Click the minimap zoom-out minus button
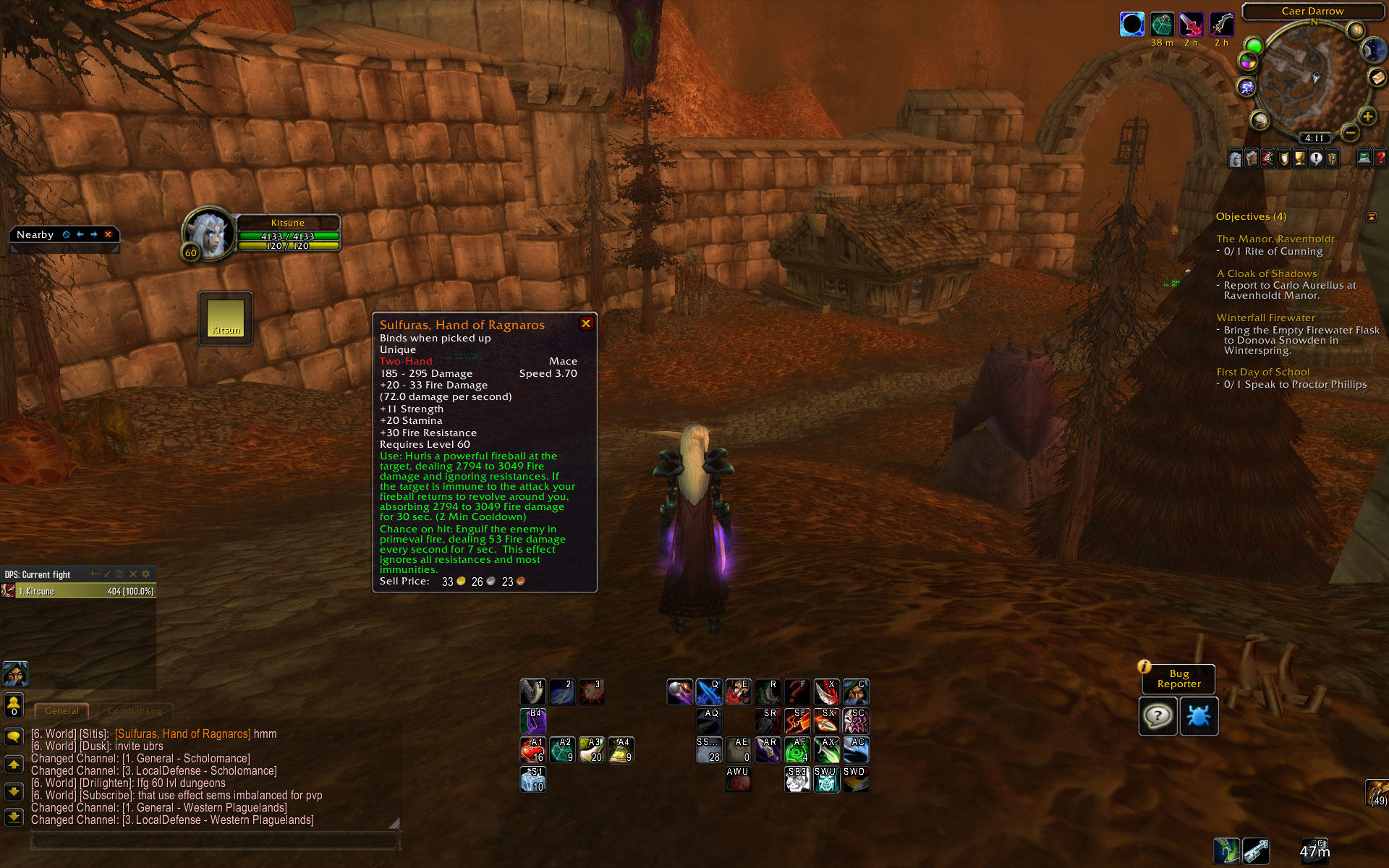The image size is (1389, 868). [1349, 132]
